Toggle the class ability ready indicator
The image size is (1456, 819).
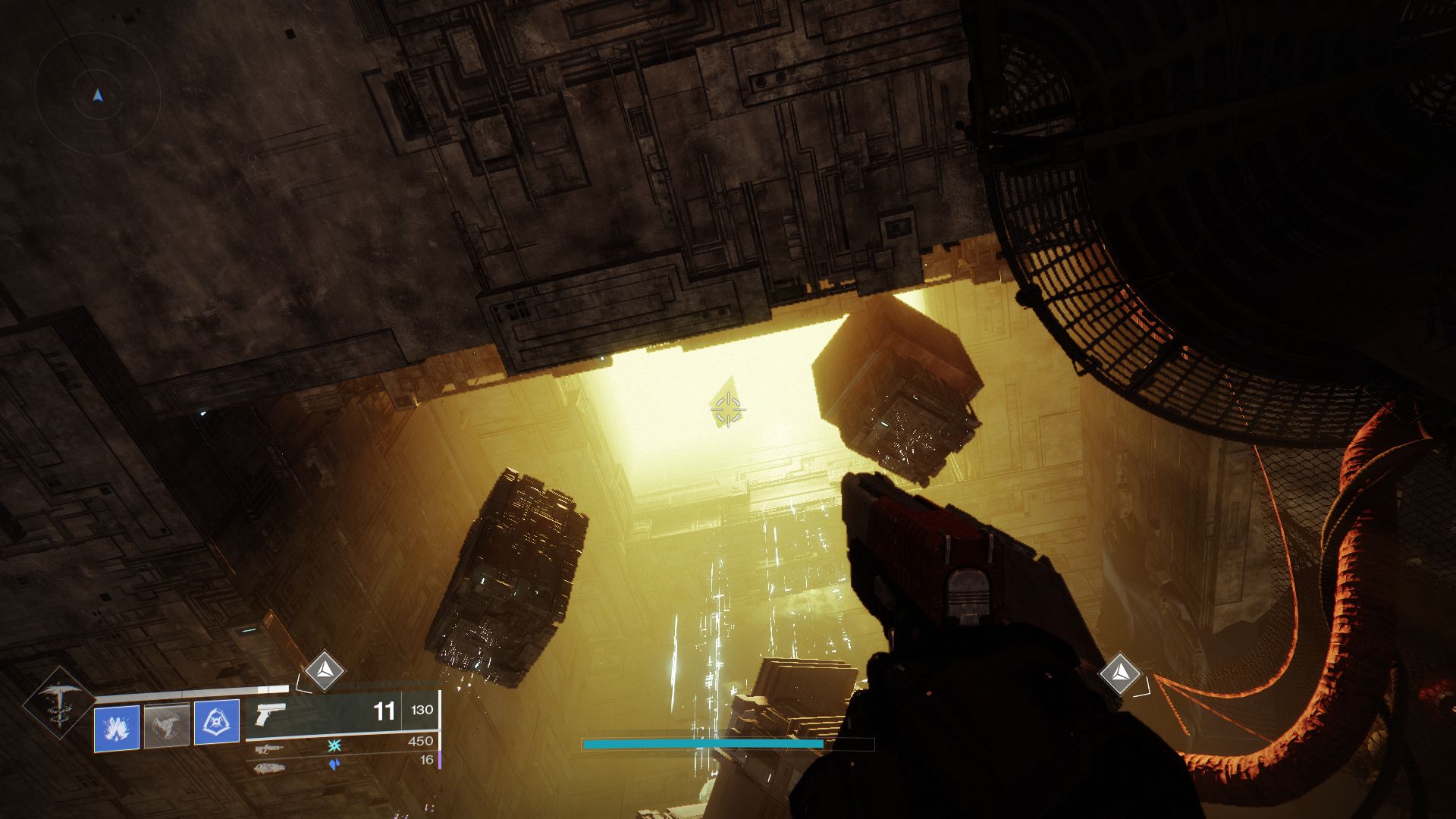coord(217,721)
